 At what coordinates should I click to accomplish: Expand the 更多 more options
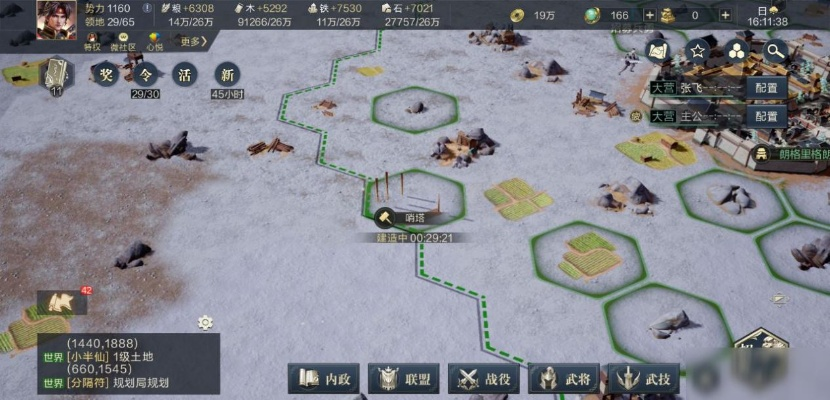(191, 41)
